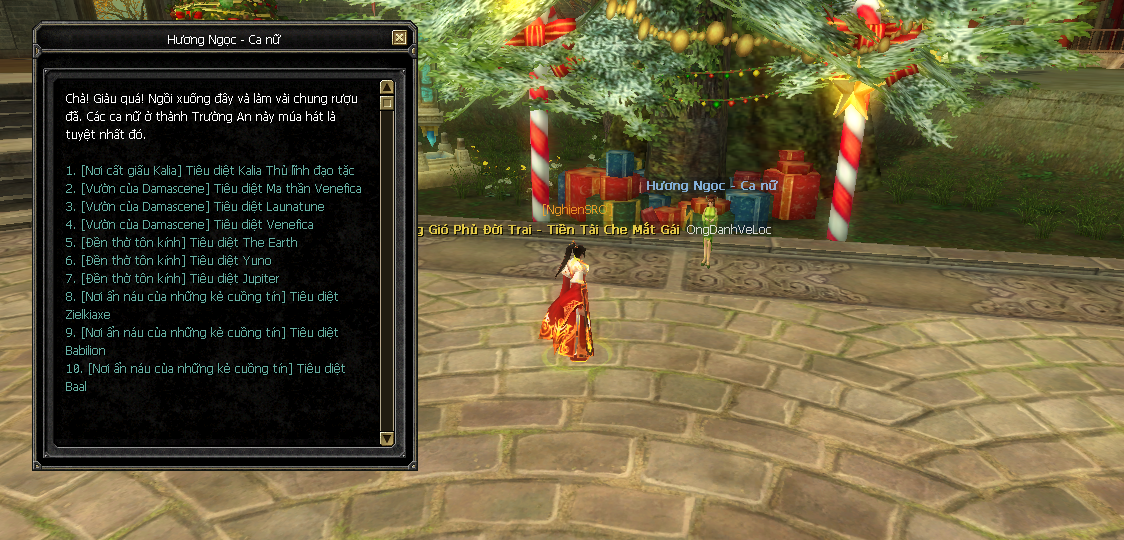
Task: Select the Tiêu diệt Jupiter option
Action: pyautogui.click(x=172, y=279)
